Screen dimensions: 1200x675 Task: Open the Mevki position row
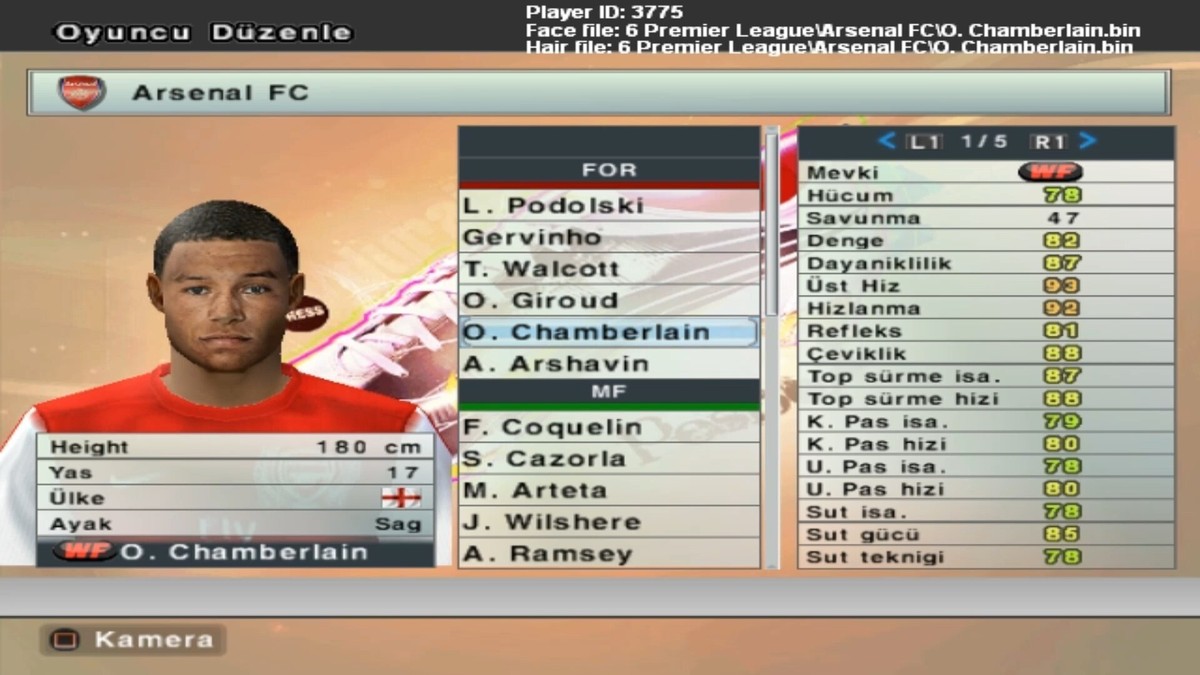(985, 172)
